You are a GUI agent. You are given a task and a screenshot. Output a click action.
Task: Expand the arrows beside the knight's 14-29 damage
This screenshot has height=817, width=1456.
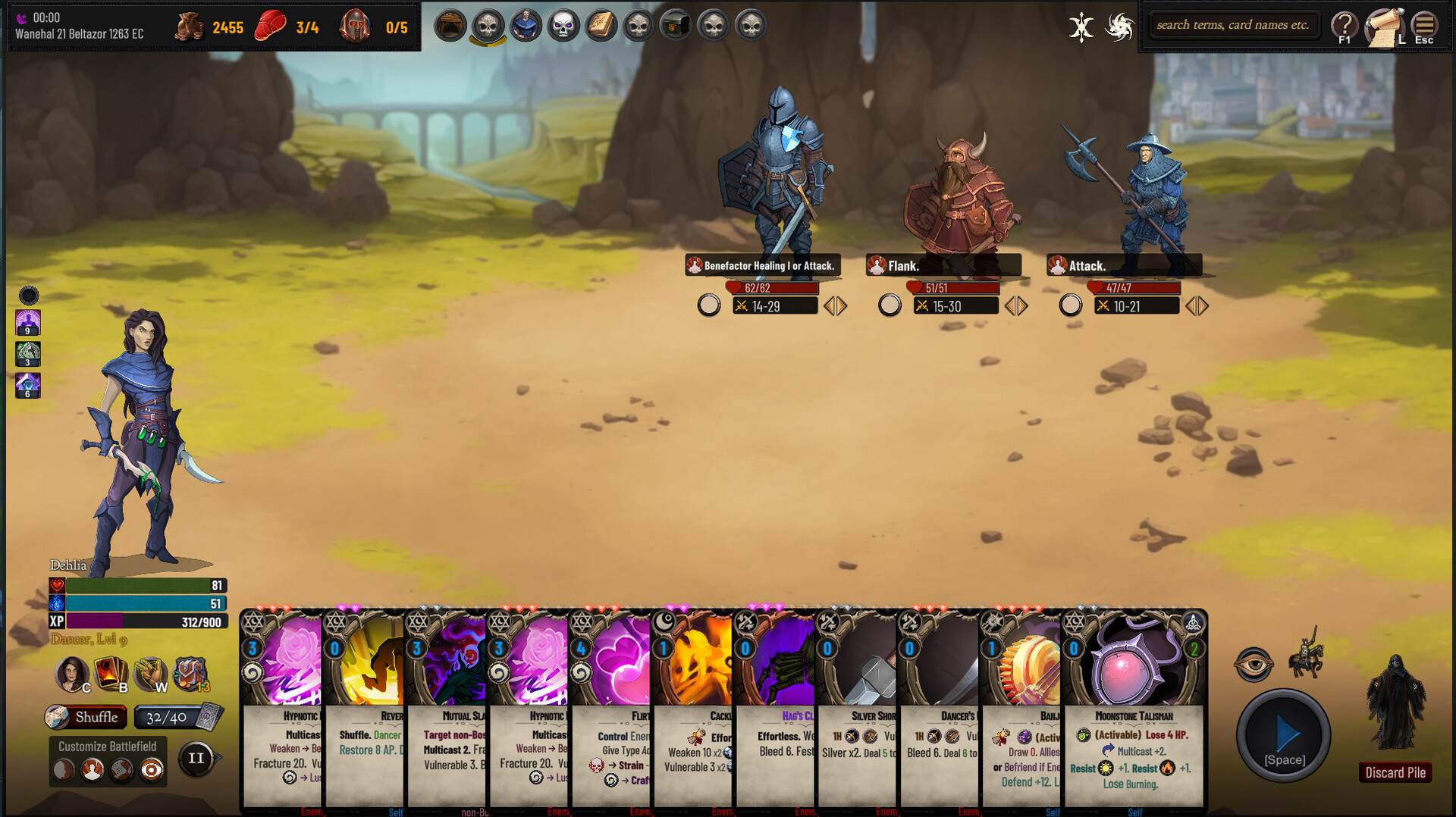pyautogui.click(x=835, y=305)
